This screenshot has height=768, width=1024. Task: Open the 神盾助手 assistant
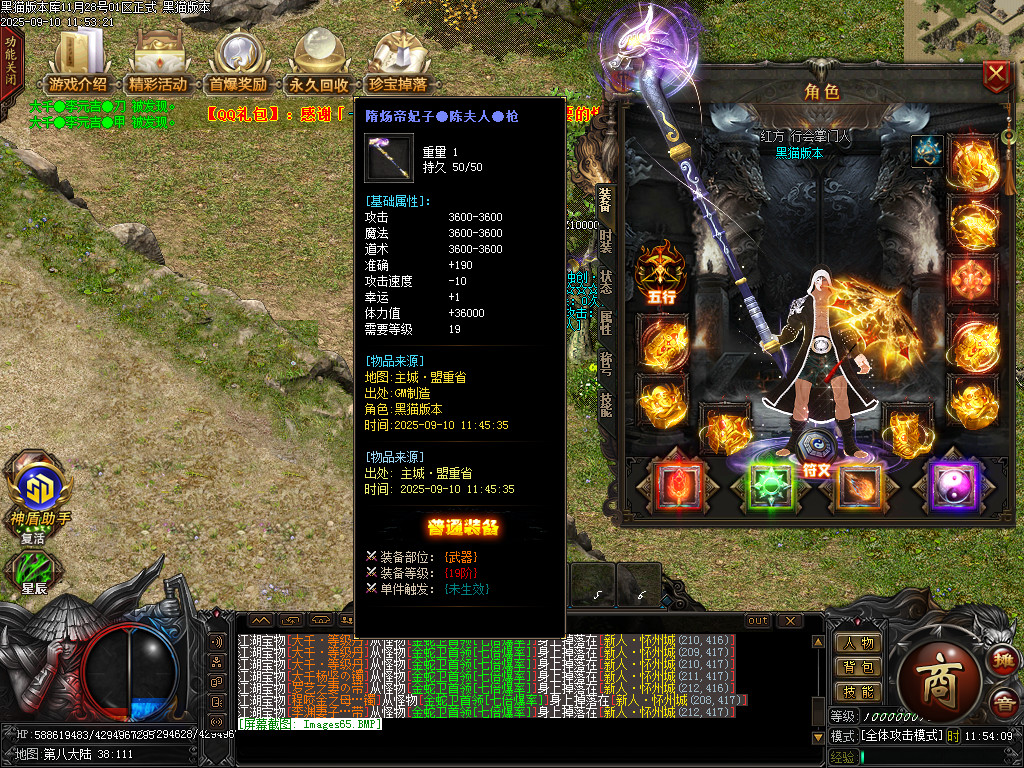point(40,492)
